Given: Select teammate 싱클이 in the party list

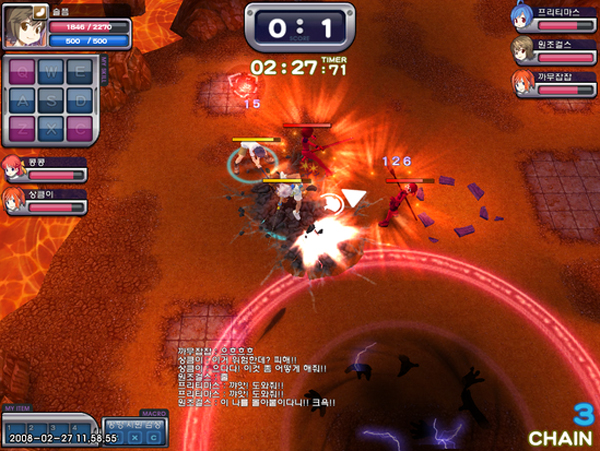Looking at the screenshot, I should coord(15,199).
